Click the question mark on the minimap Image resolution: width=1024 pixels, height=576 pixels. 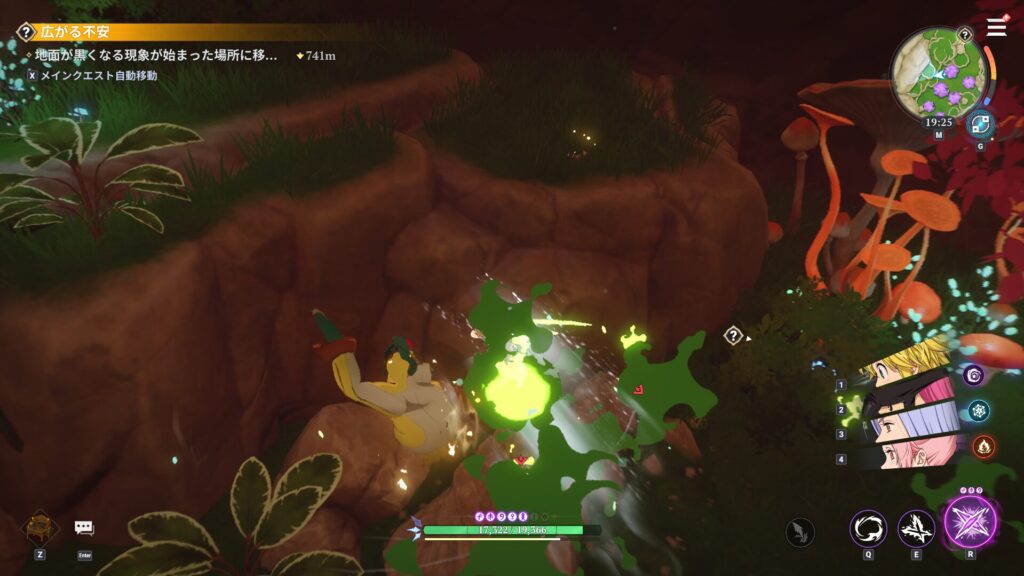click(x=965, y=35)
